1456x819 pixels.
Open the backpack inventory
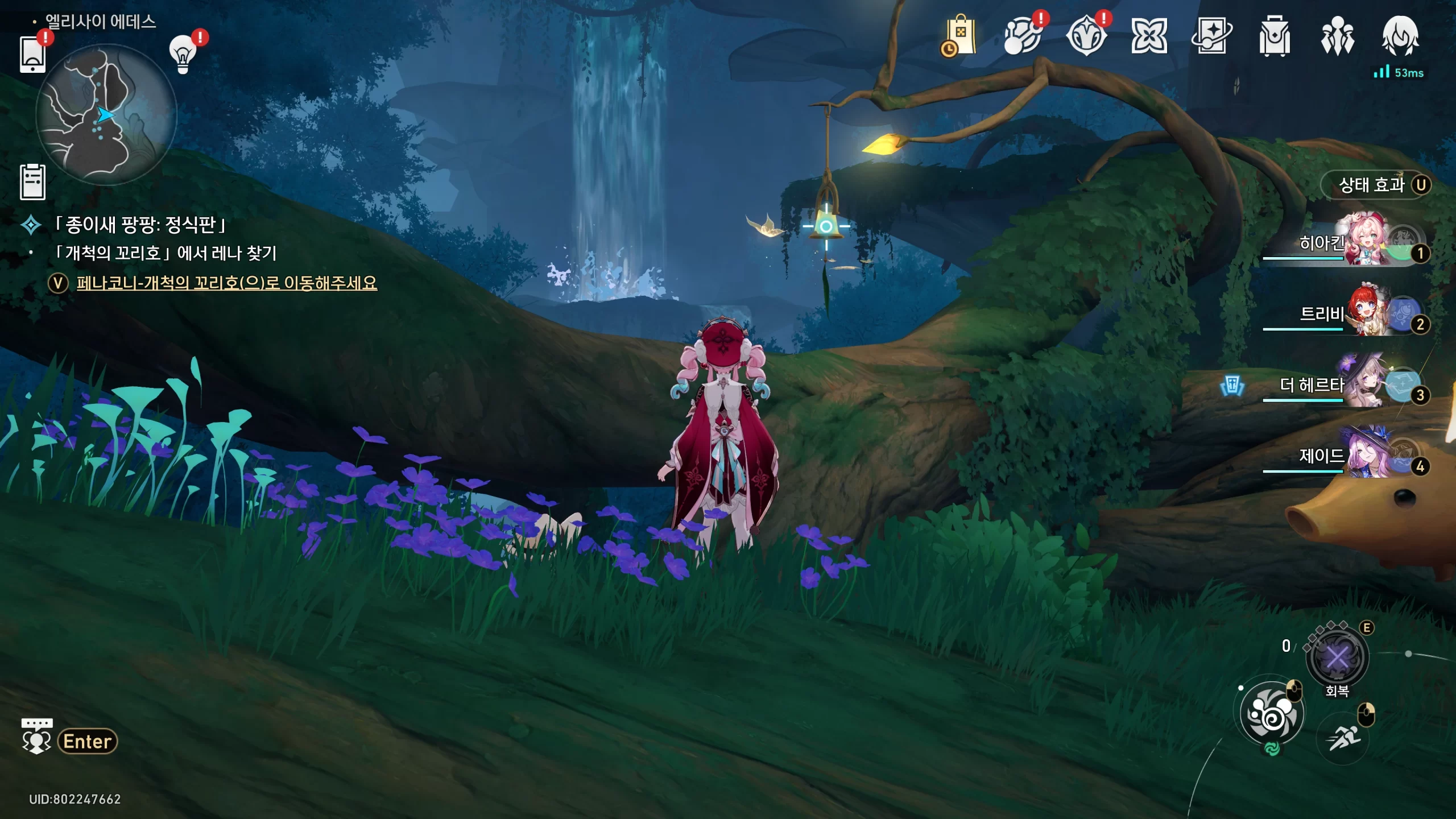(x=1275, y=36)
